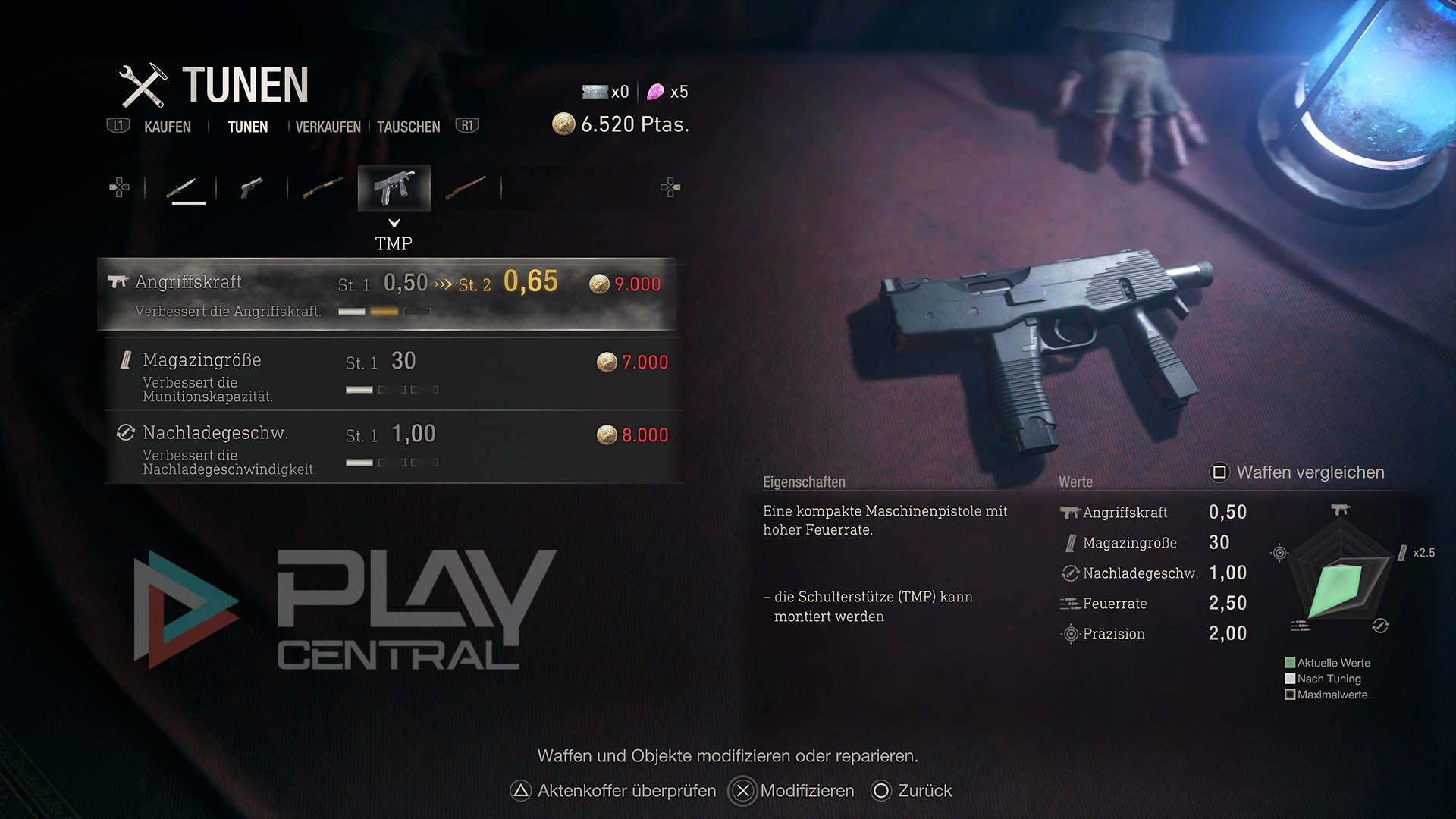Confirm with Modifizieren

[791, 791]
